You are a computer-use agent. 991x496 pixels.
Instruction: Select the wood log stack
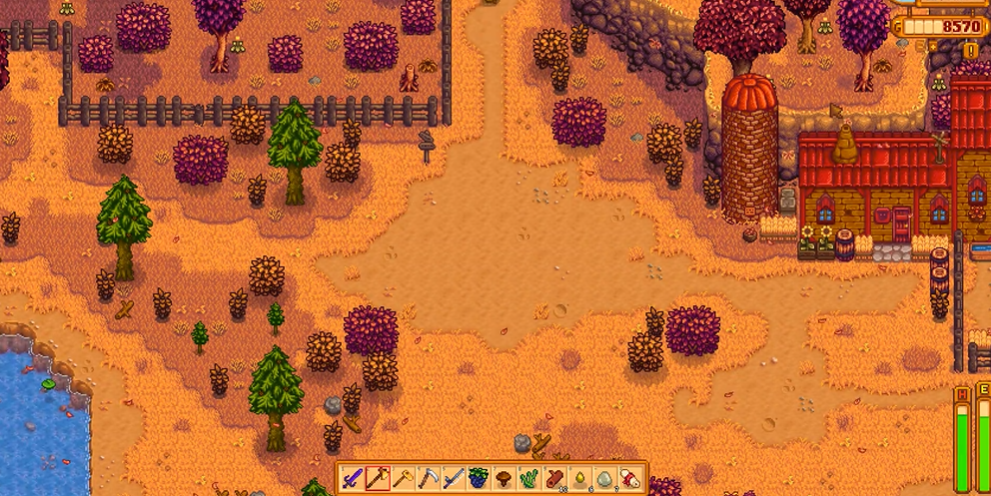(x=555, y=478)
